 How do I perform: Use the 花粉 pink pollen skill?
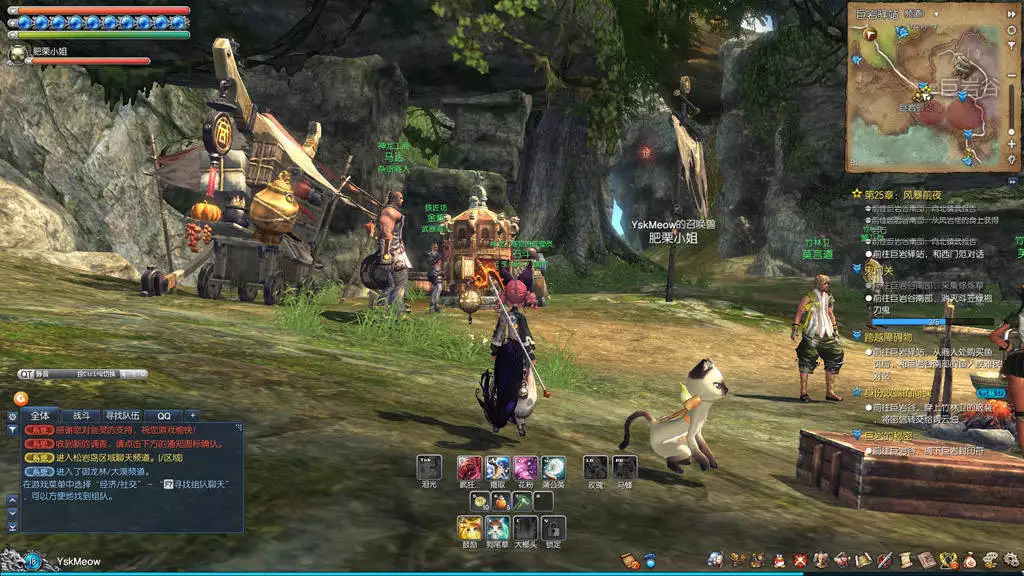coord(526,467)
